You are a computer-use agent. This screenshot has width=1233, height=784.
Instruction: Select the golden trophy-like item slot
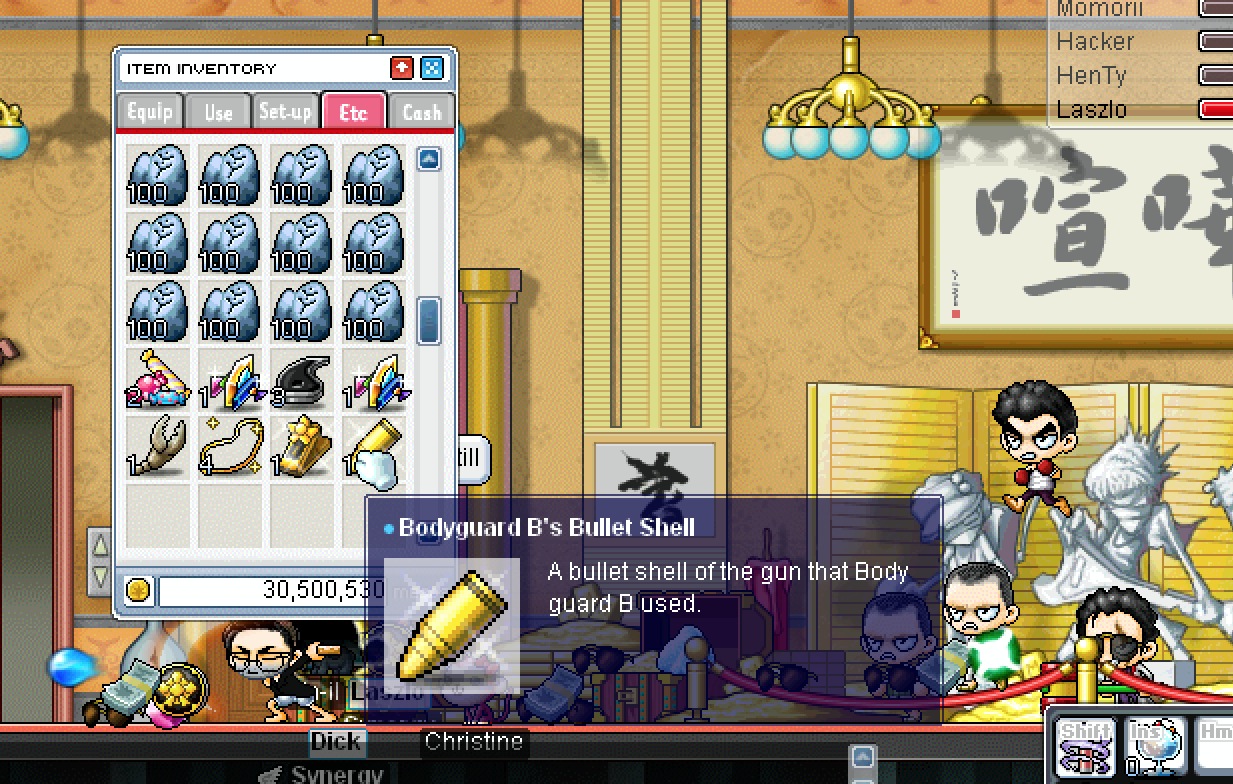301,447
